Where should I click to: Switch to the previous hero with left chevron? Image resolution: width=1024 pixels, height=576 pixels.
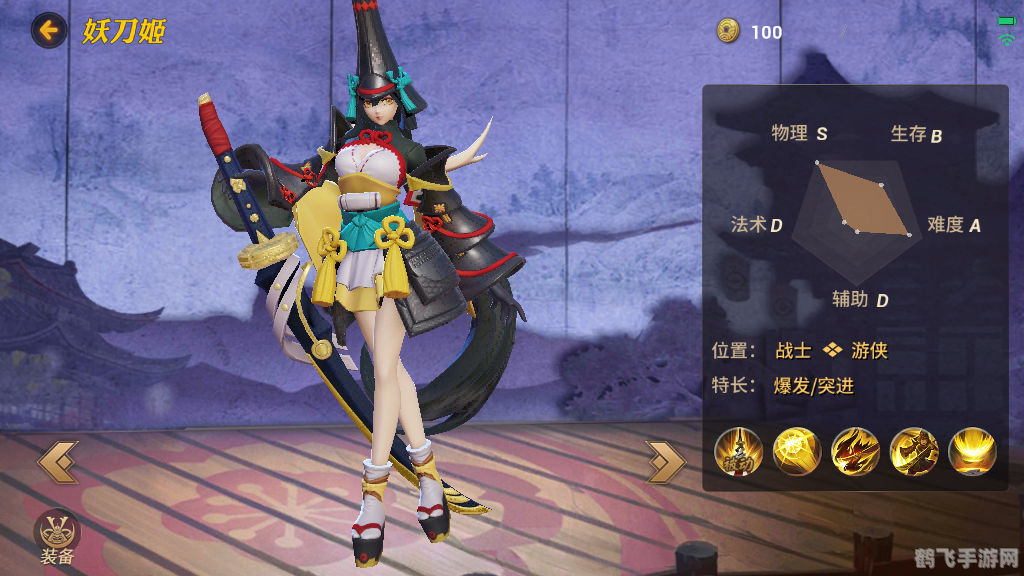[x=57, y=462]
